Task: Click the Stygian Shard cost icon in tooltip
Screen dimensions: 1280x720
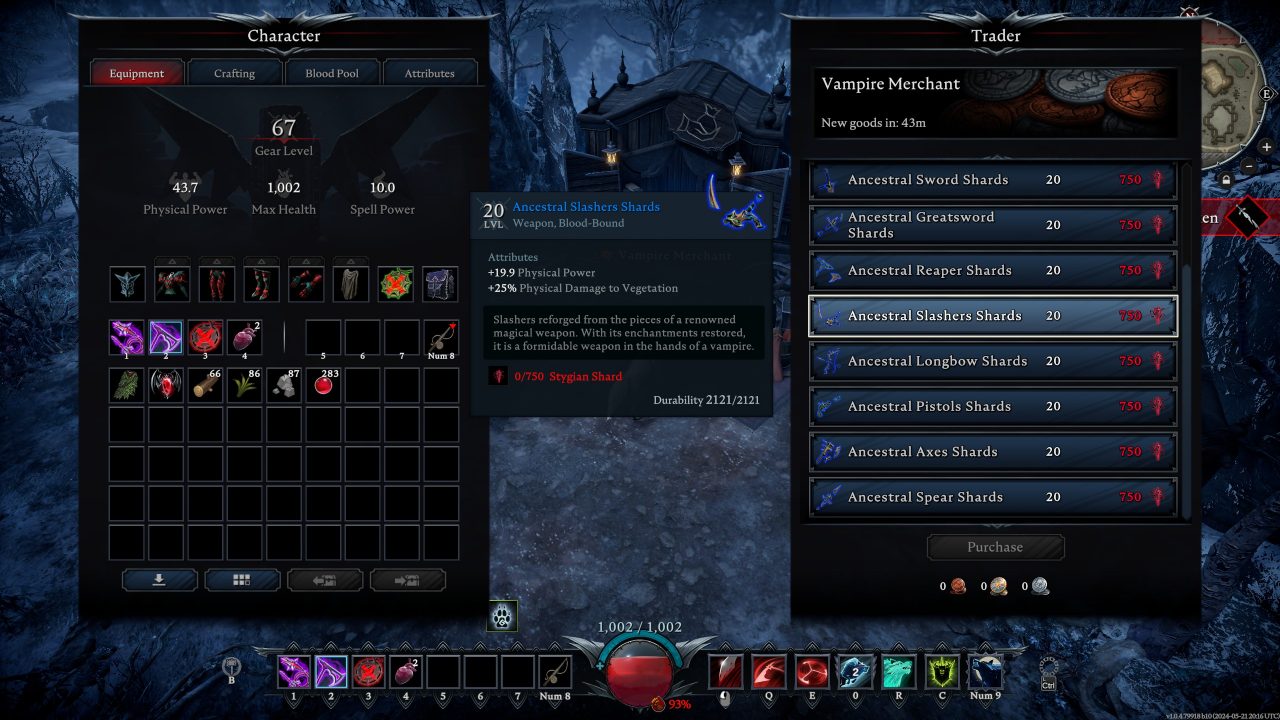Action: 497,377
